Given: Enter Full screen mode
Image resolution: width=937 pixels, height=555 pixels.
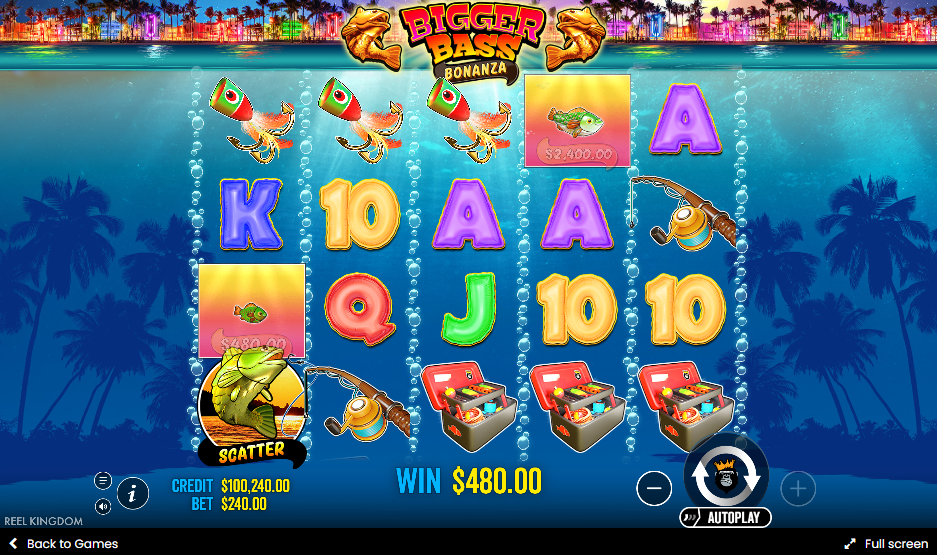Looking at the screenshot, I should pos(886,544).
